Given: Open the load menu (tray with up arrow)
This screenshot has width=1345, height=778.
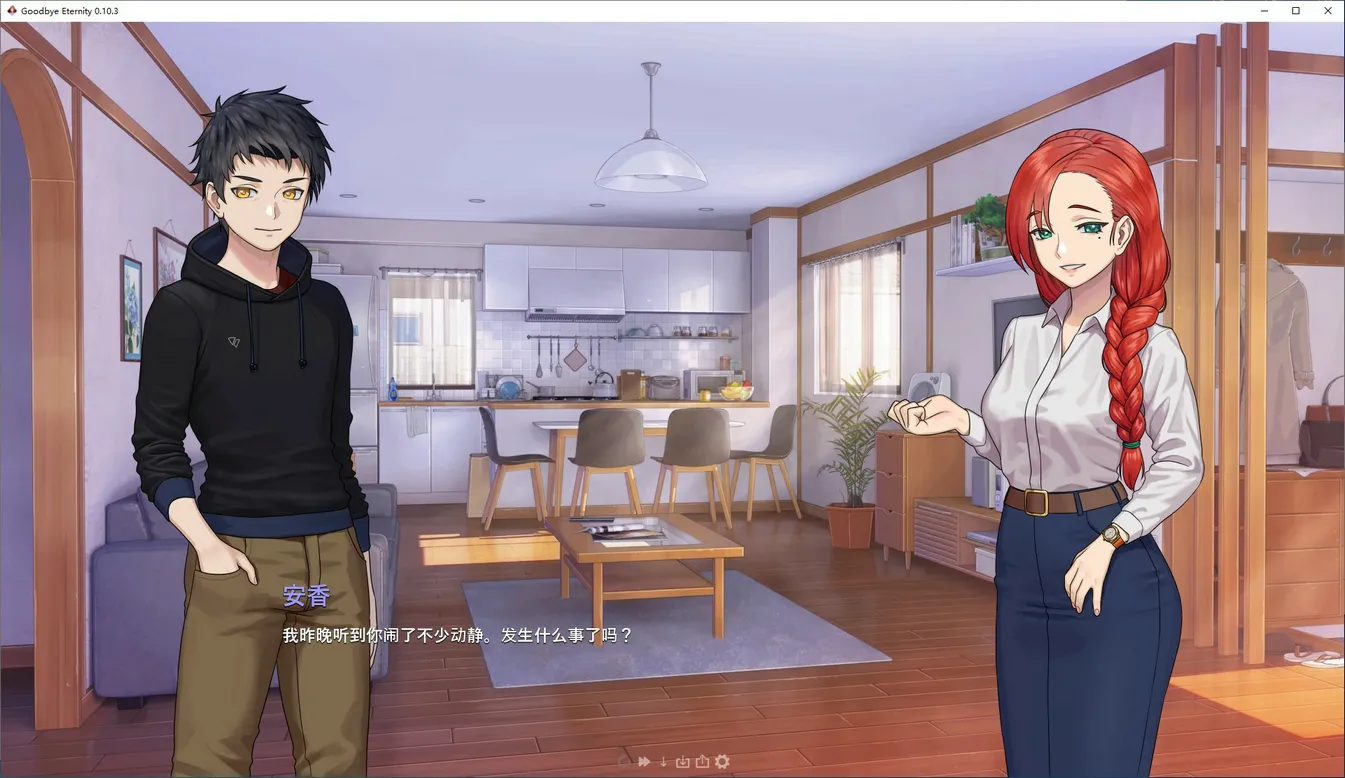Looking at the screenshot, I should pyautogui.click(x=702, y=762).
